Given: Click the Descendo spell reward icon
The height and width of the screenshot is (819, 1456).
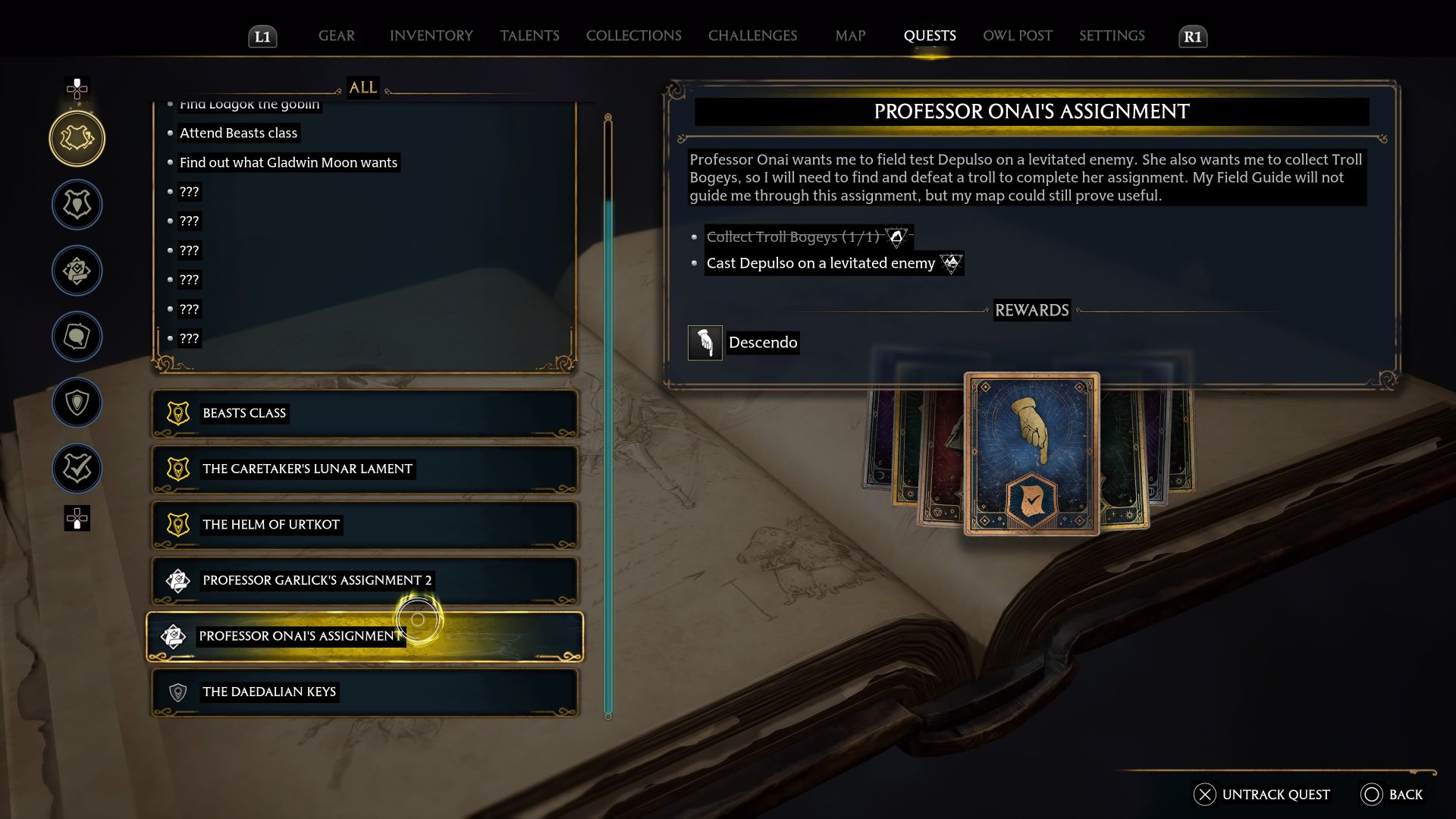Looking at the screenshot, I should pos(704,342).
